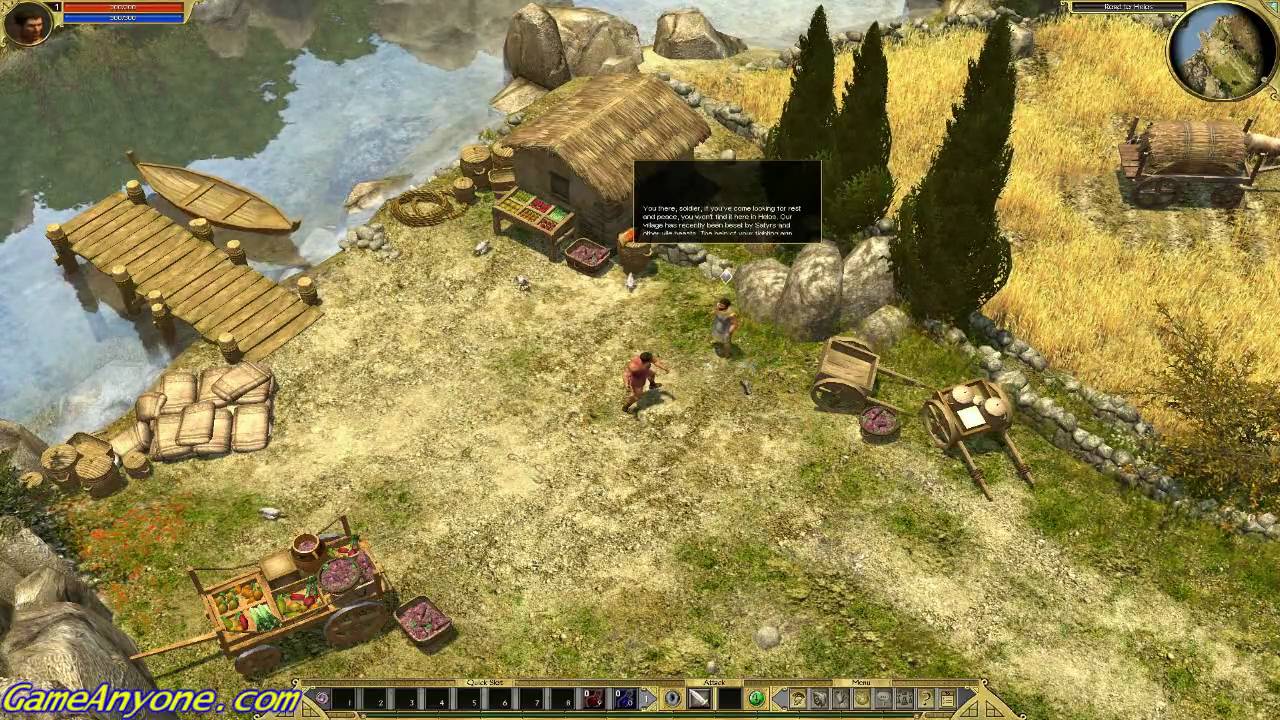Viewport: 1280px width, 720px height.
Task: Click the eye icon beside the attack slot
Action: pyautogui.click(x=673, y=699)
